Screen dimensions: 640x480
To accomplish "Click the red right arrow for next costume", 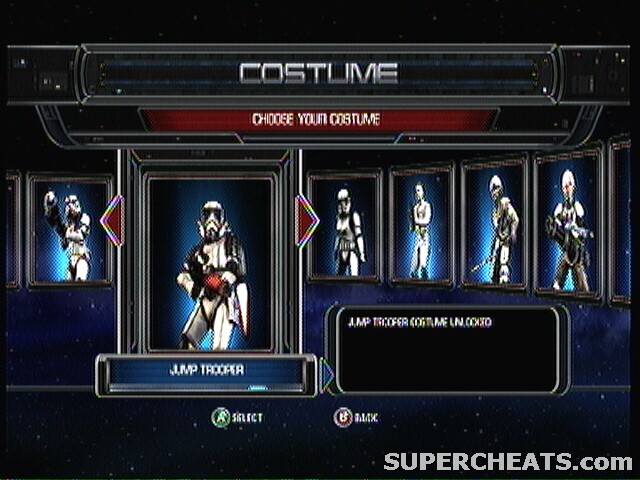I will point(306,219).
